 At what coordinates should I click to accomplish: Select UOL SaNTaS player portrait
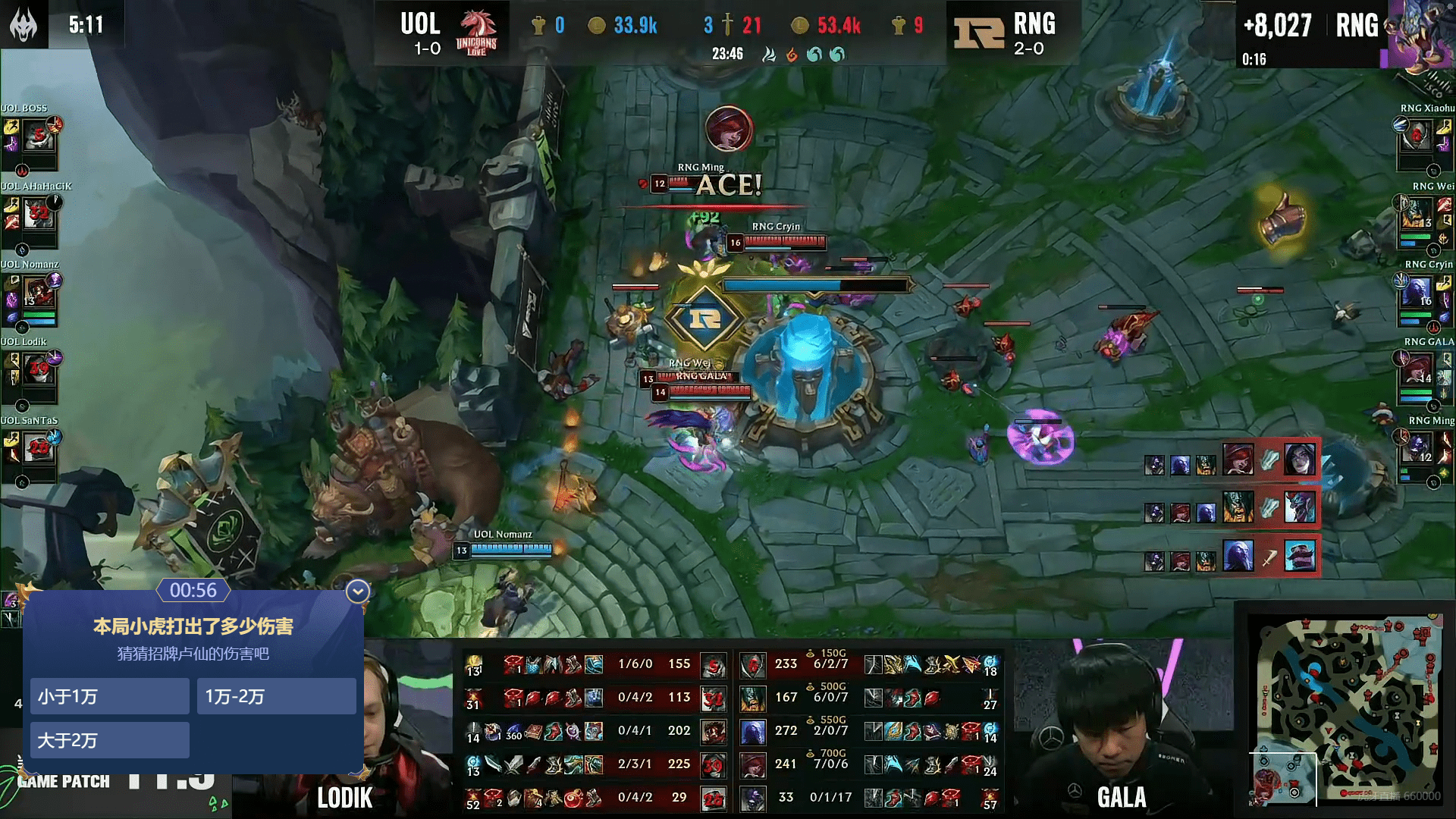[38, 449]
